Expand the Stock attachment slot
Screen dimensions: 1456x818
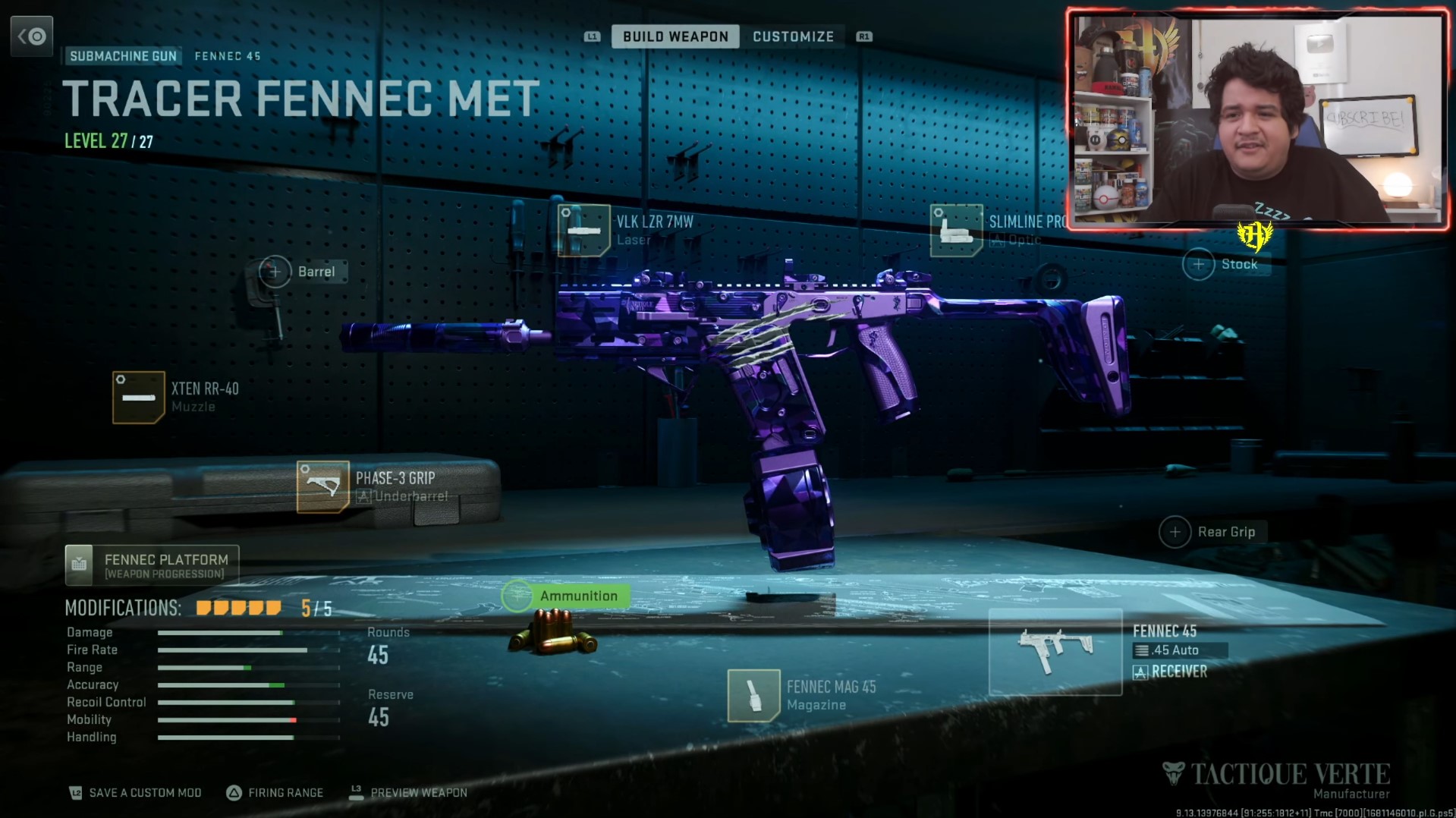coord(1199,264)
